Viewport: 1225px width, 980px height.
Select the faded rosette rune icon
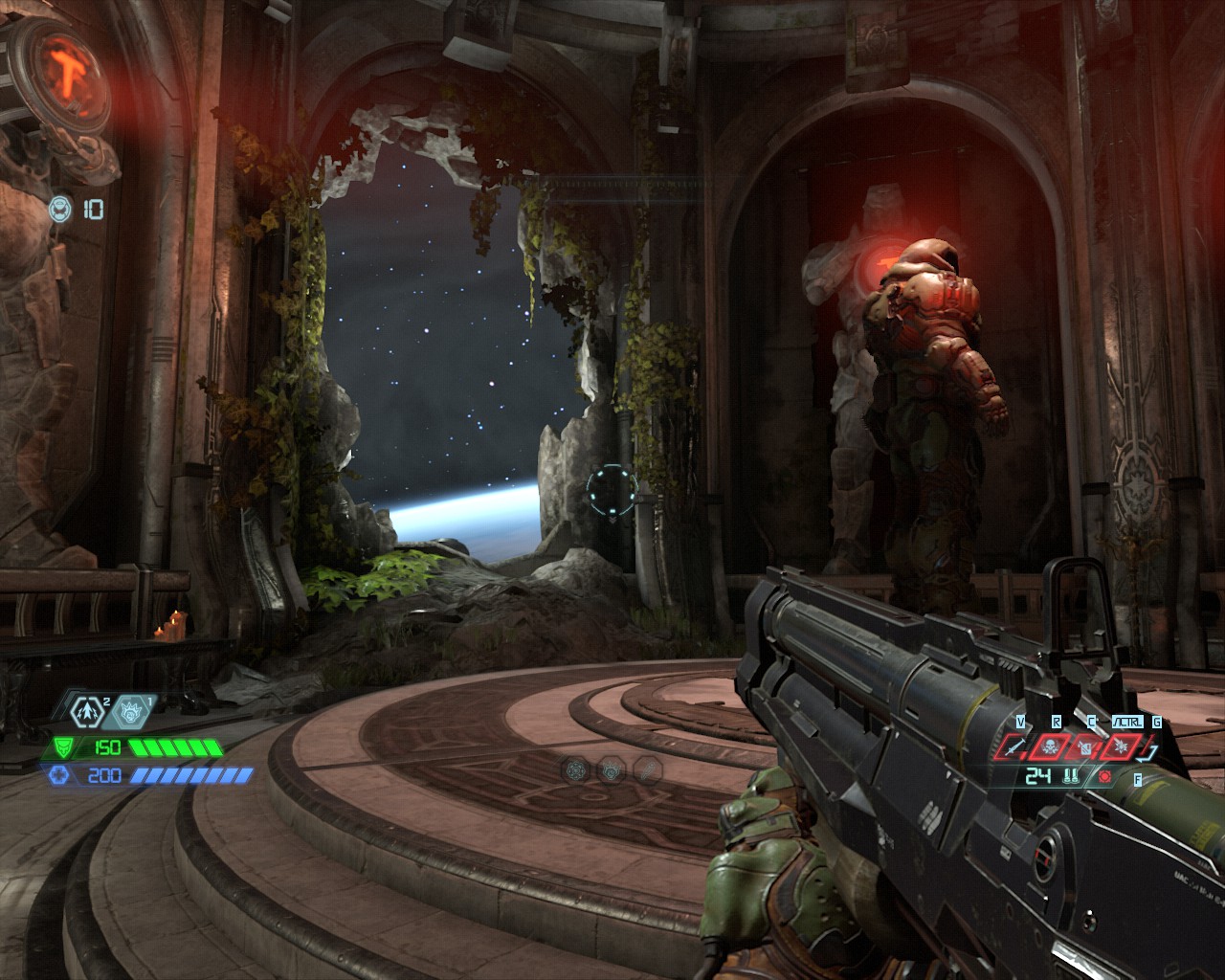pyautogui.click(x=575, y=768)
